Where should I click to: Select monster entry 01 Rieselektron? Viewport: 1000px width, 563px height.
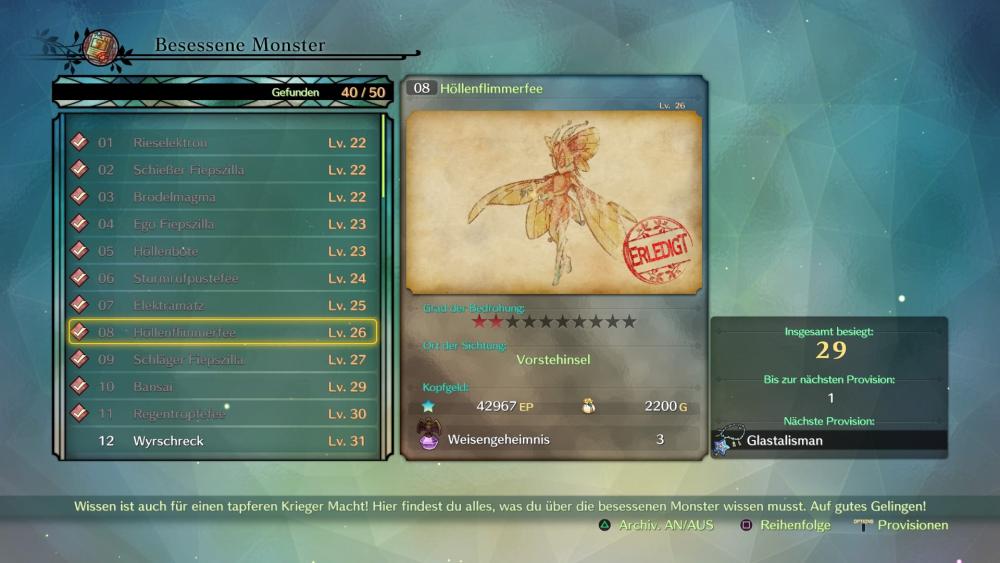pyautogui.click(x=222, y=143)
